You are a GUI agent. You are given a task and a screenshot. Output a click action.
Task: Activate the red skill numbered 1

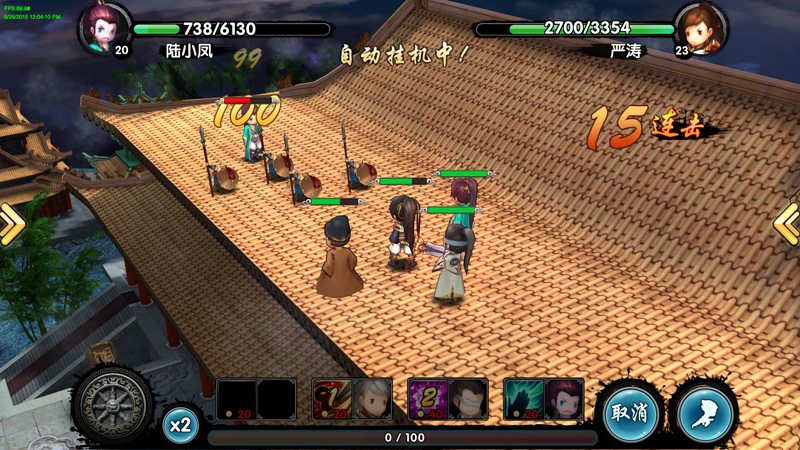pos(331,398)
